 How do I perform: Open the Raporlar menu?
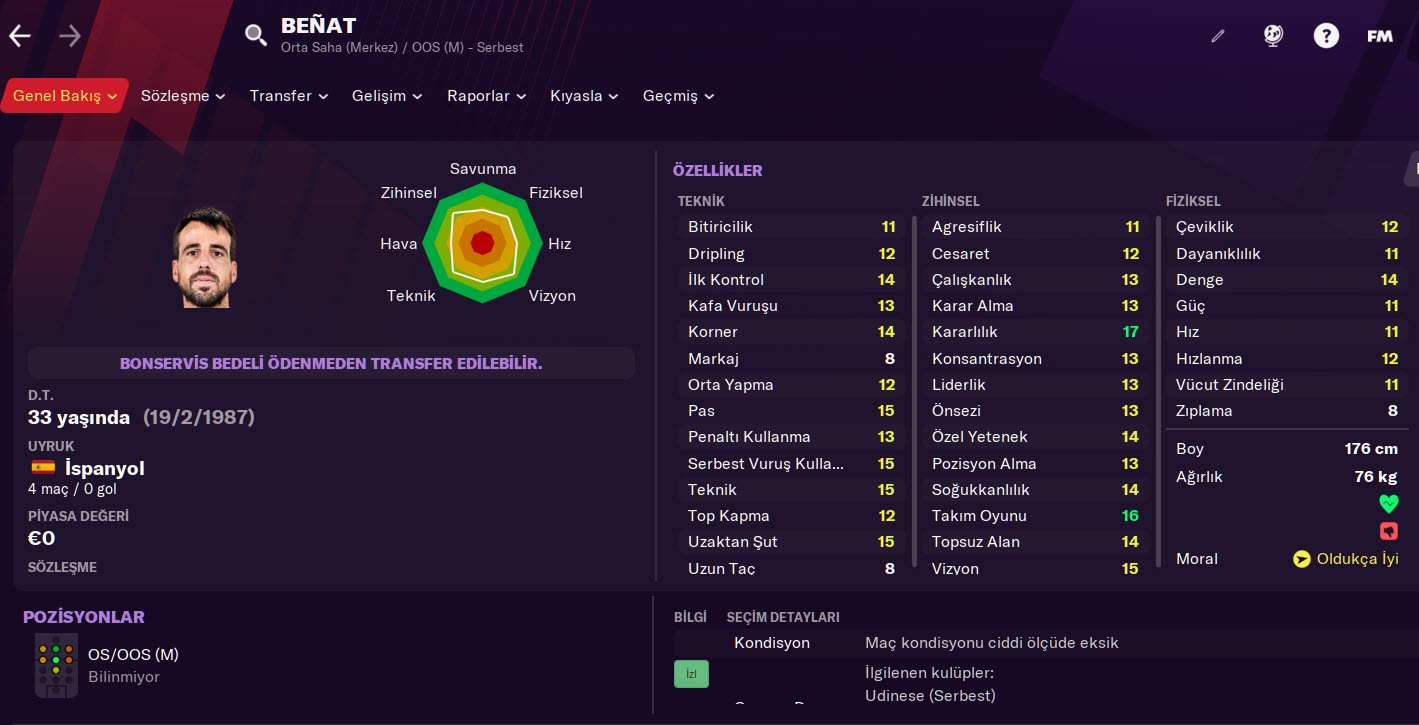[486, 96]
